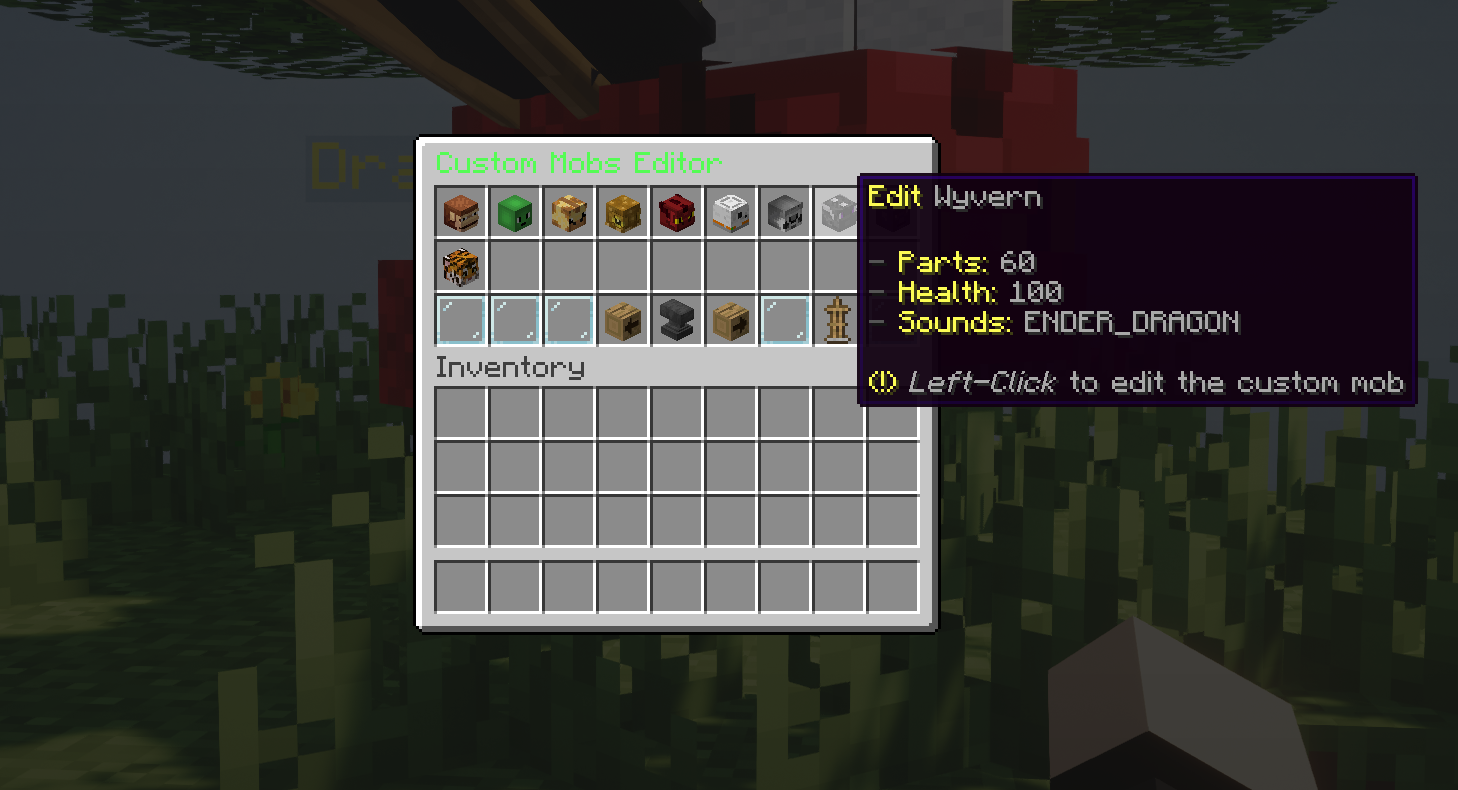Open the left wooden crate icon
Screen dimensions: 1458x790
tap(622, 320)
